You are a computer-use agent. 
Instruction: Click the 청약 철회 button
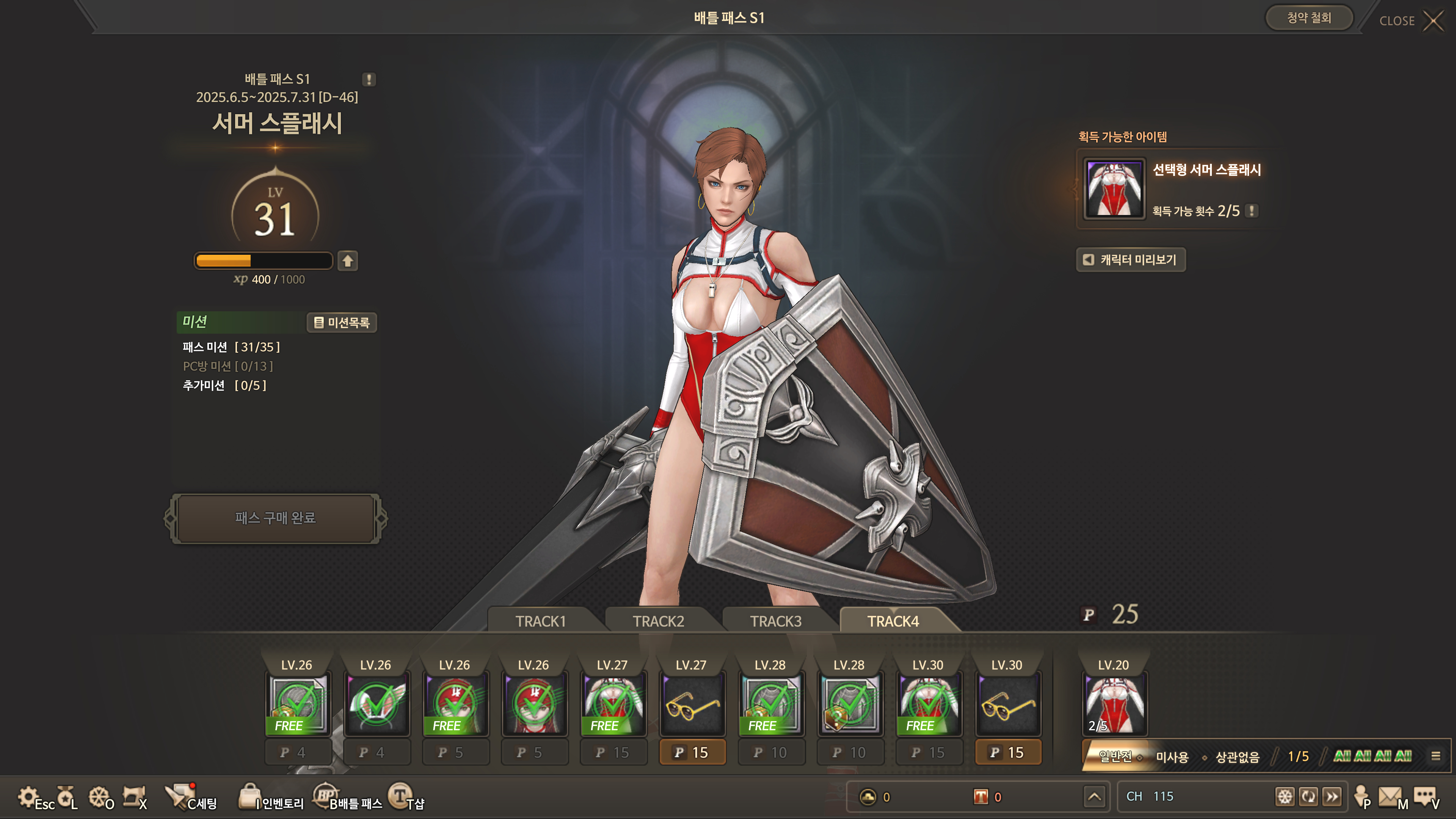1309,18
